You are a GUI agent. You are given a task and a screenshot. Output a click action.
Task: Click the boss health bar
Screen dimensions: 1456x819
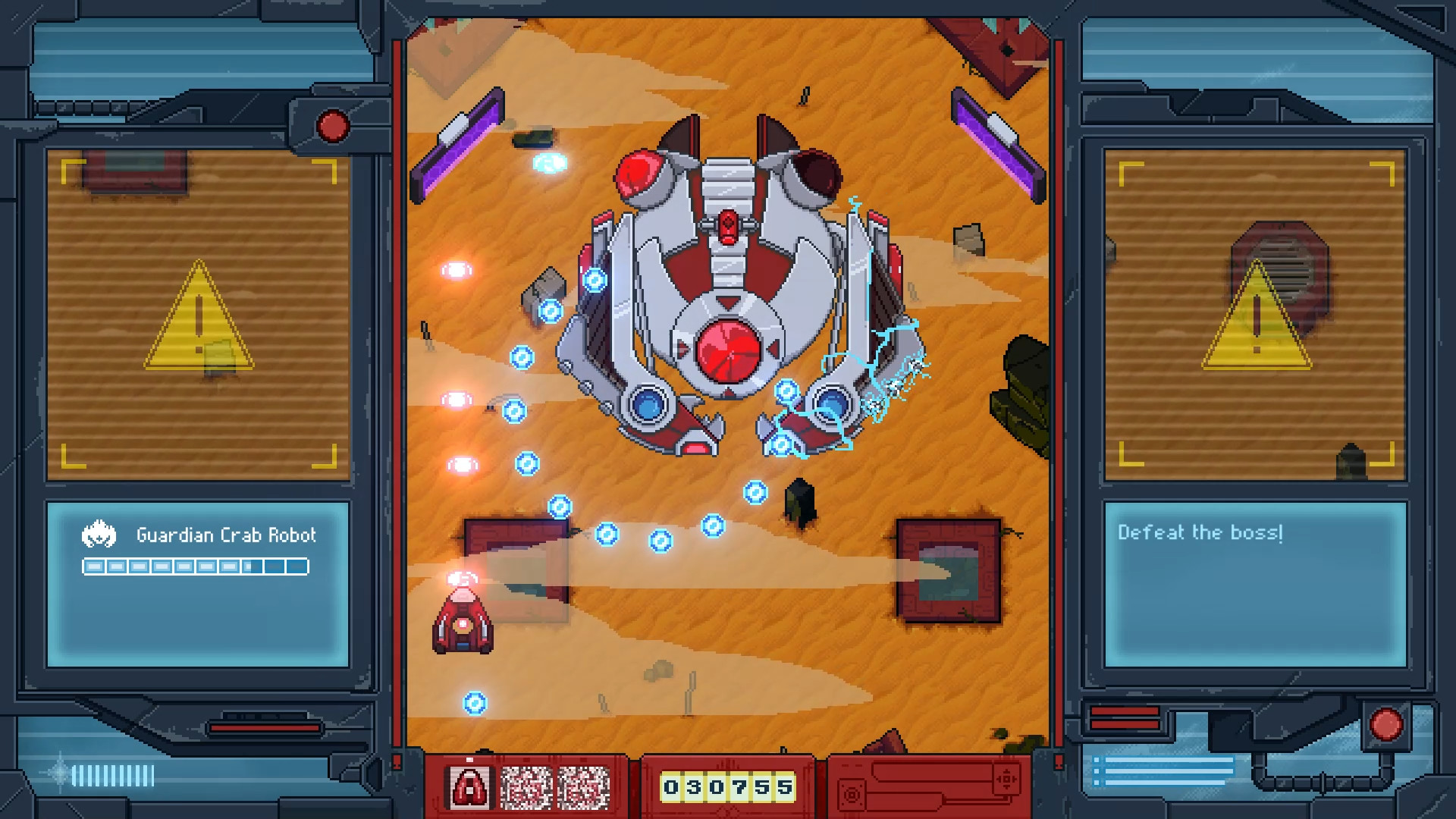196,566
